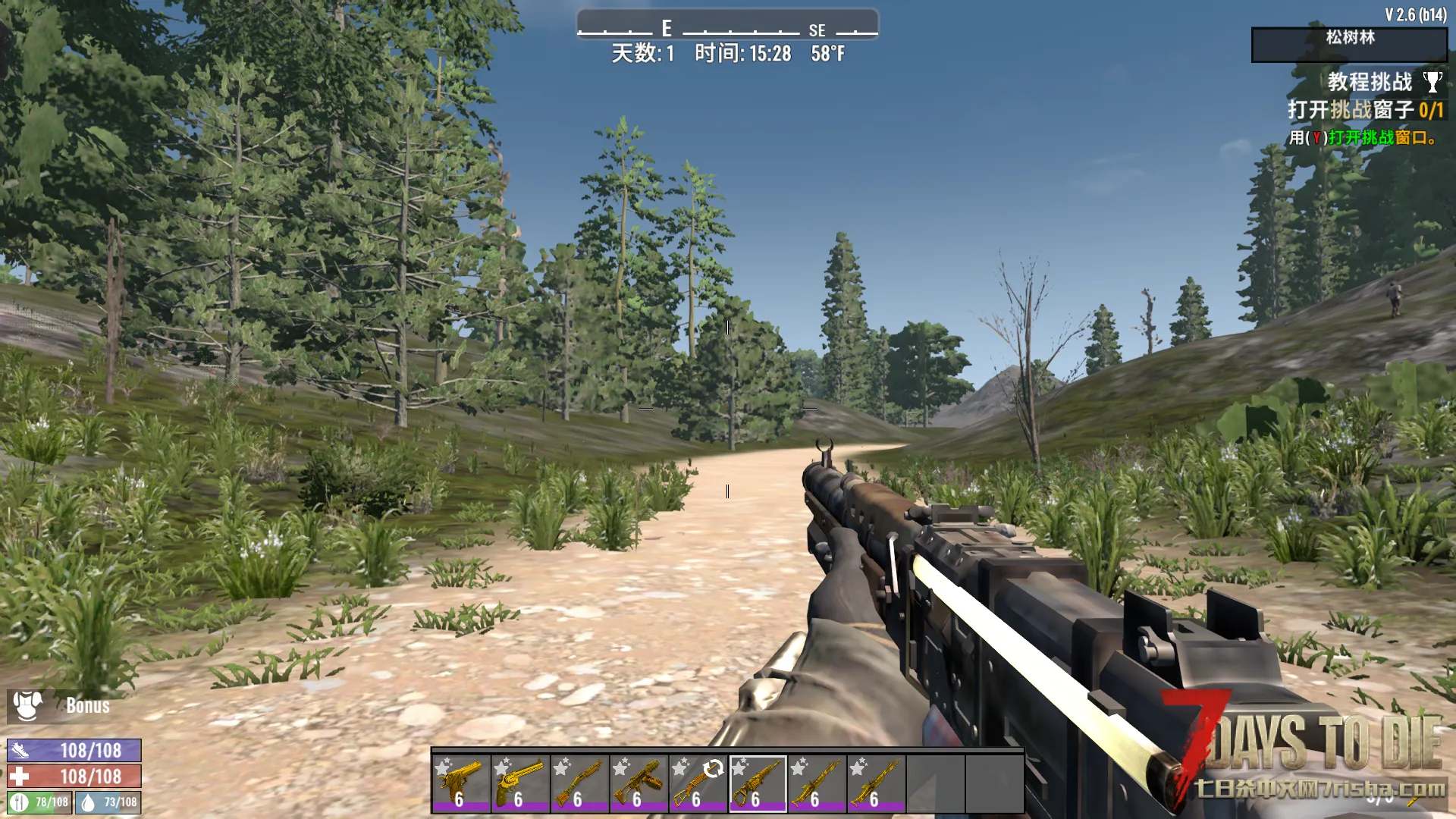Click the trophy icon beside 教程挑战
The height and width of the screenshot is (819, 1456).
[x=1432, y=82]
